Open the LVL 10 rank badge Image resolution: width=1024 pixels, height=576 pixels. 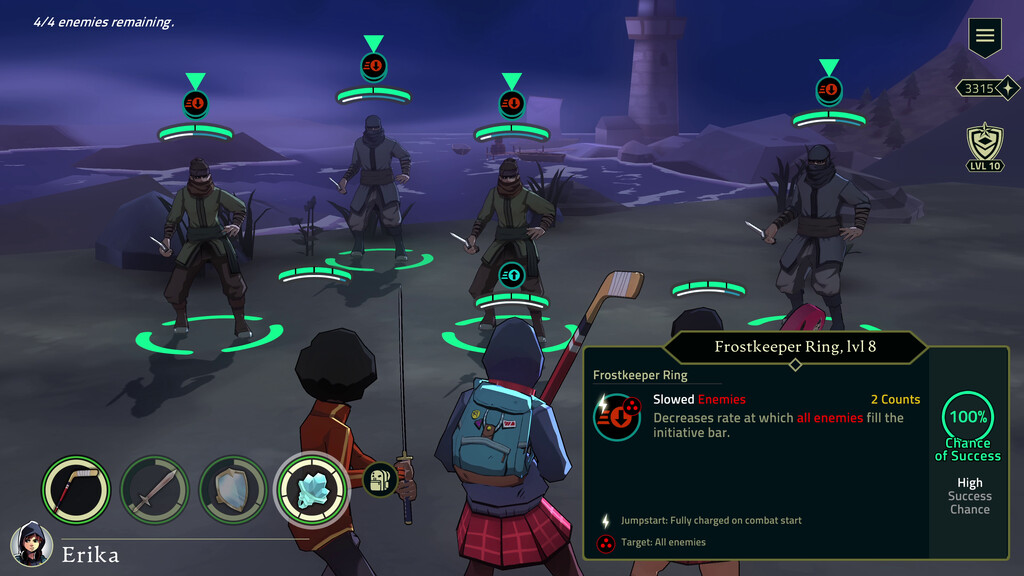coord(985,148)
